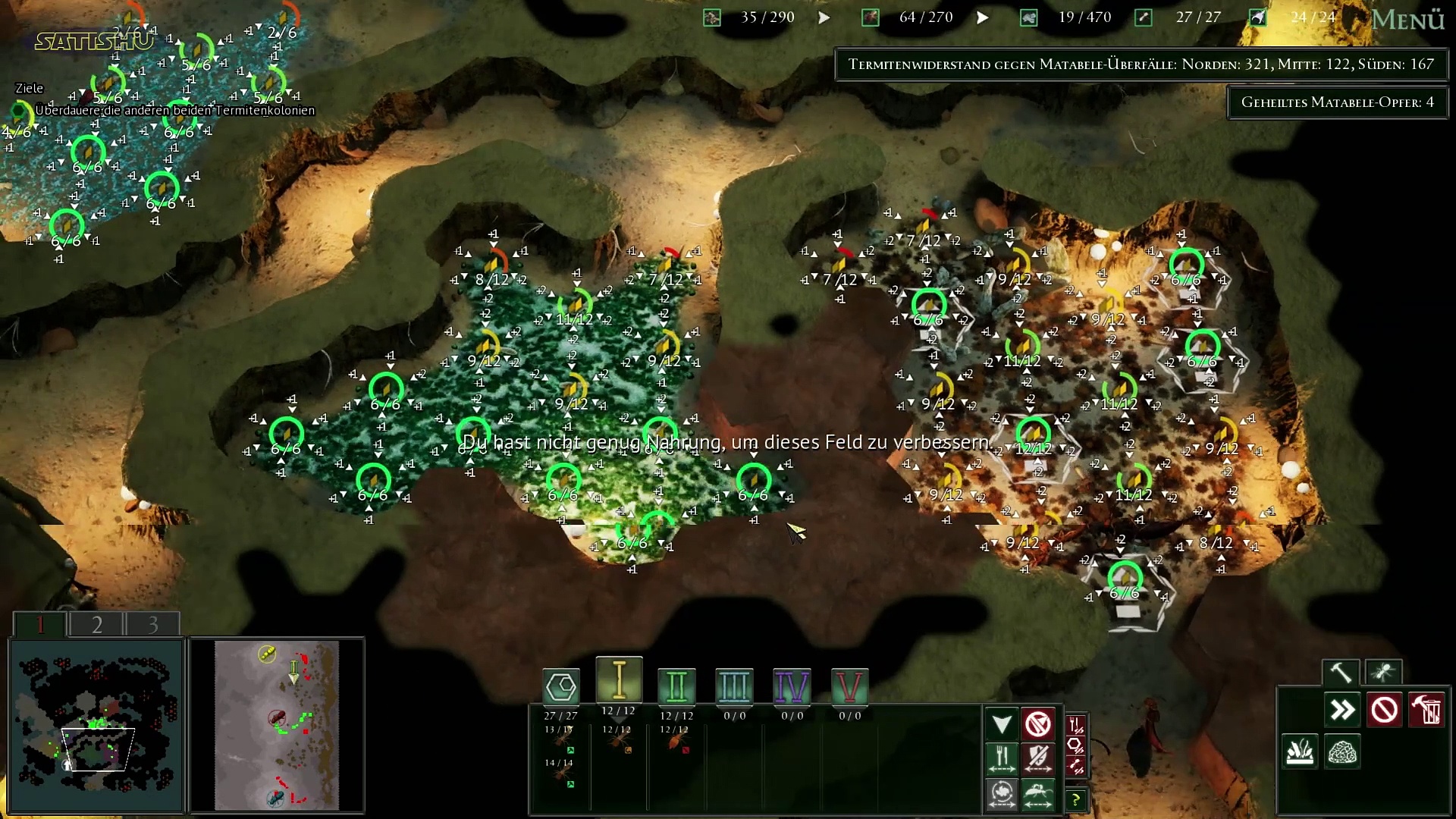The width and height of the screenshot is (1456, 819).
Task: Click the double-chevron speed-up button
Action: pyautogui.click(x=1342, y=711)
